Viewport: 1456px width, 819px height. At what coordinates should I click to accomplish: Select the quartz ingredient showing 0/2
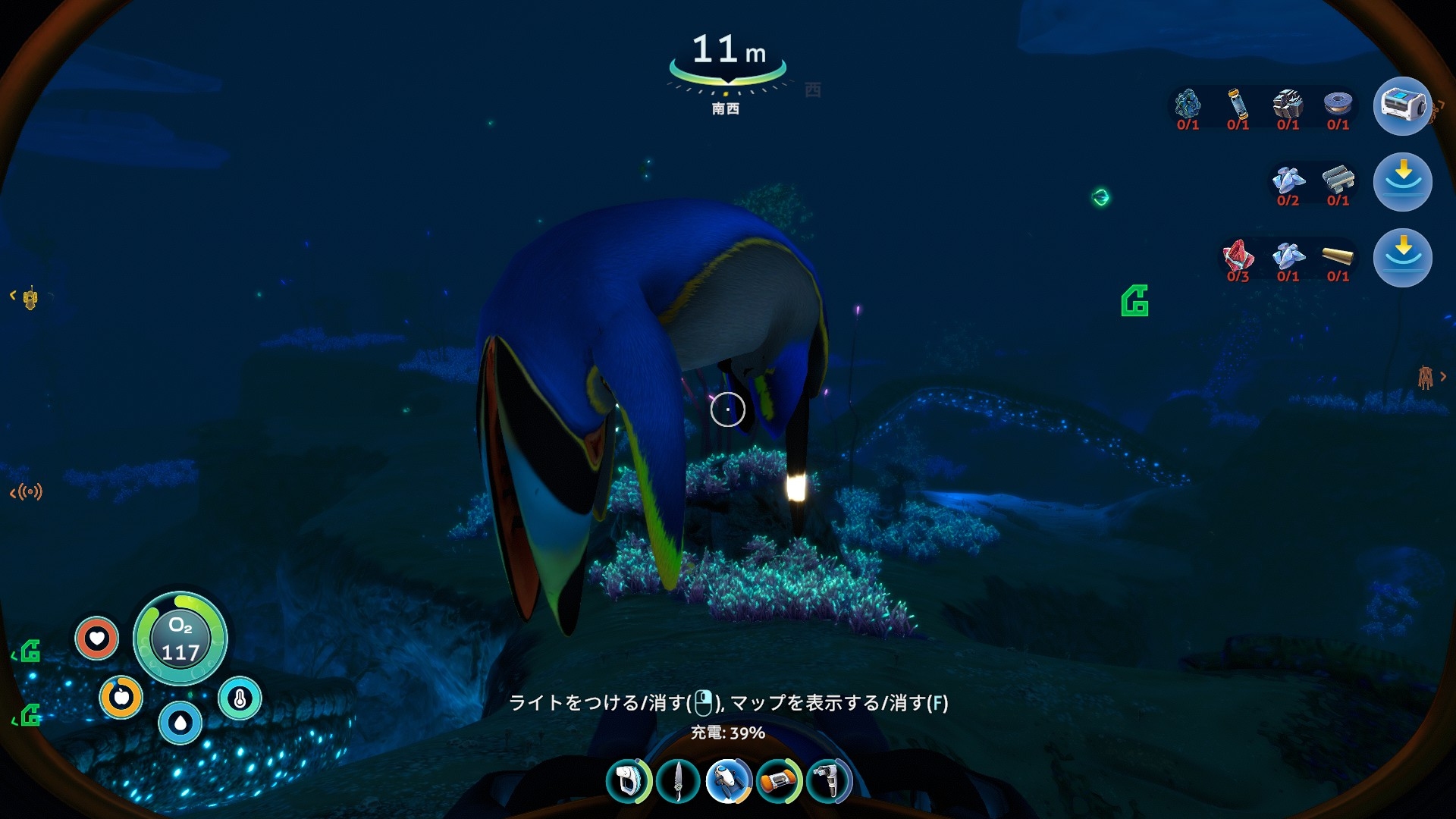click(1288, 180)
